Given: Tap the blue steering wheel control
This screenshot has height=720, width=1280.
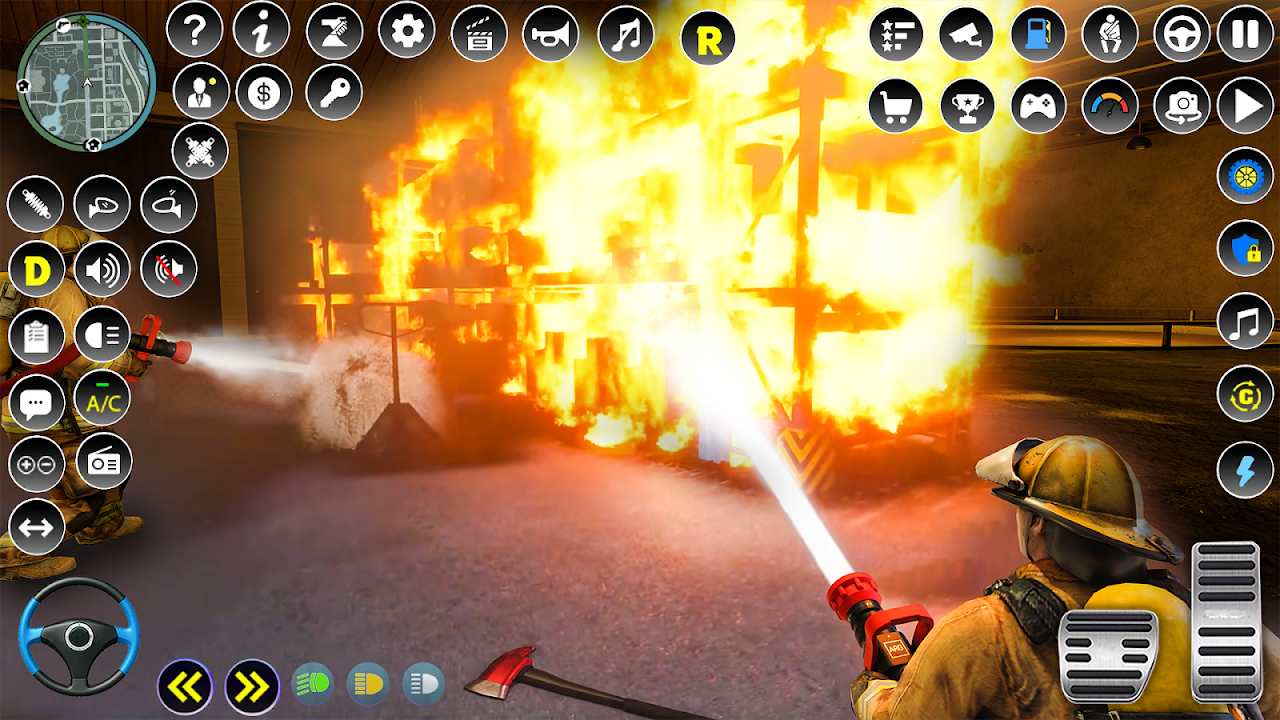Looking at the screenshot, I should (x=79, y=635).
